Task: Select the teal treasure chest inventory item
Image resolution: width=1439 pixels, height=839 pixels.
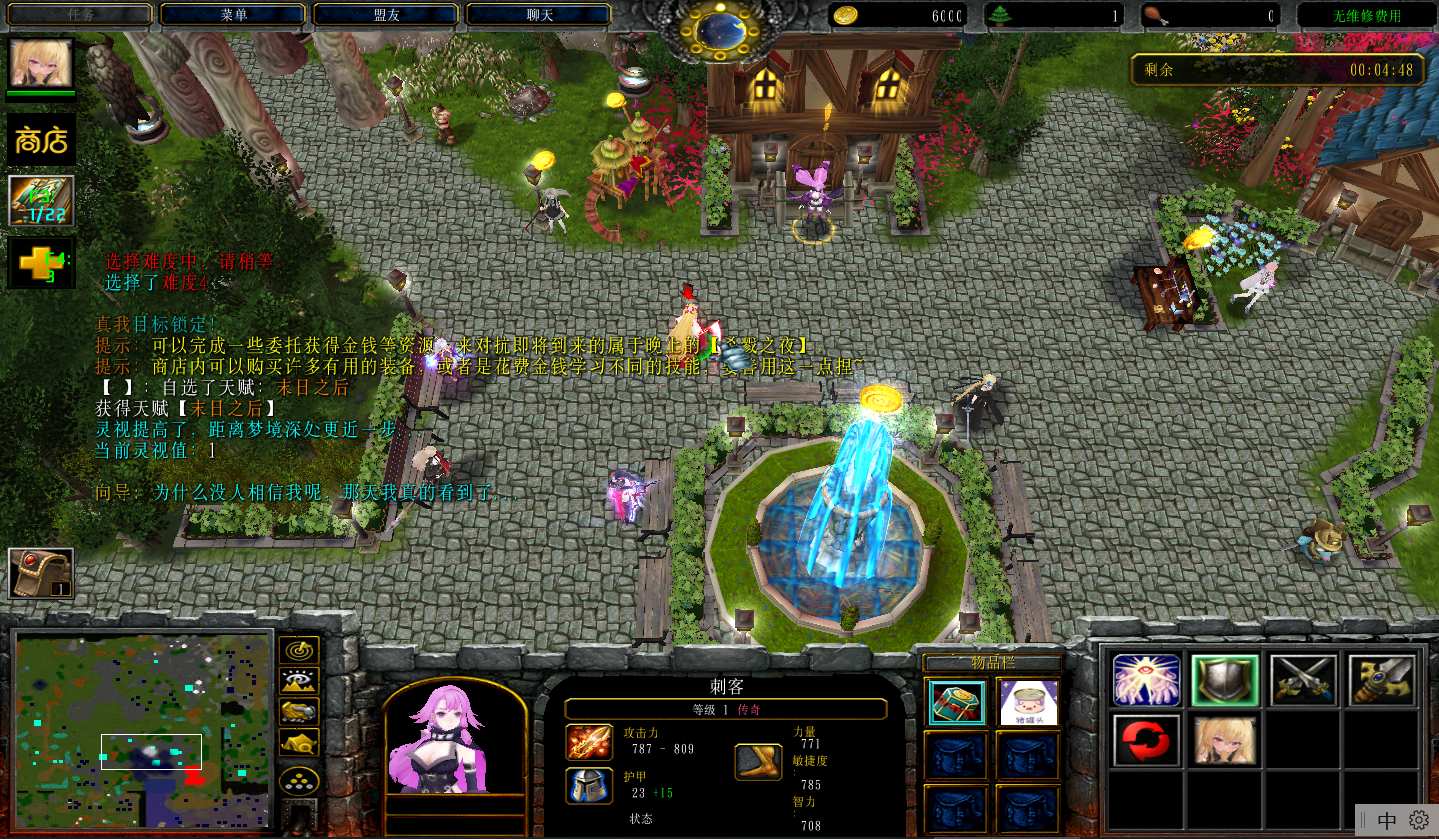Action: coord(956,702)
